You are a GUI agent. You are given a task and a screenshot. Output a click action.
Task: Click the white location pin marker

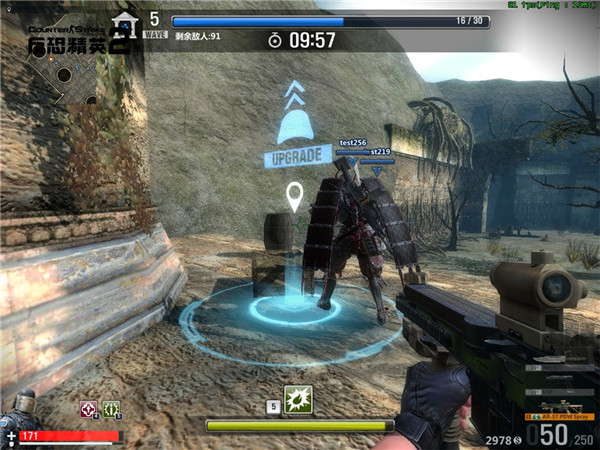[x=295, y=196]
